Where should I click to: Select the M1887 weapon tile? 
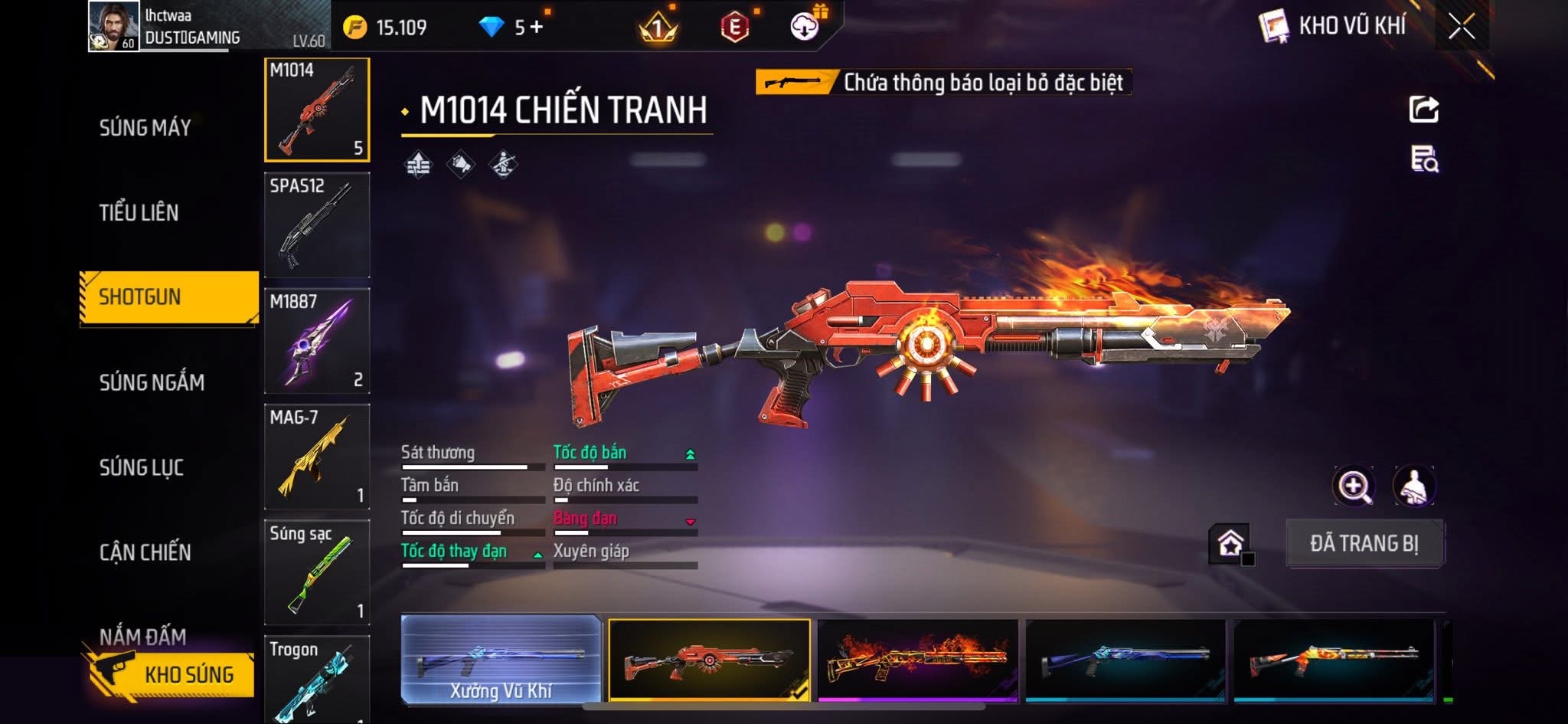317,341
